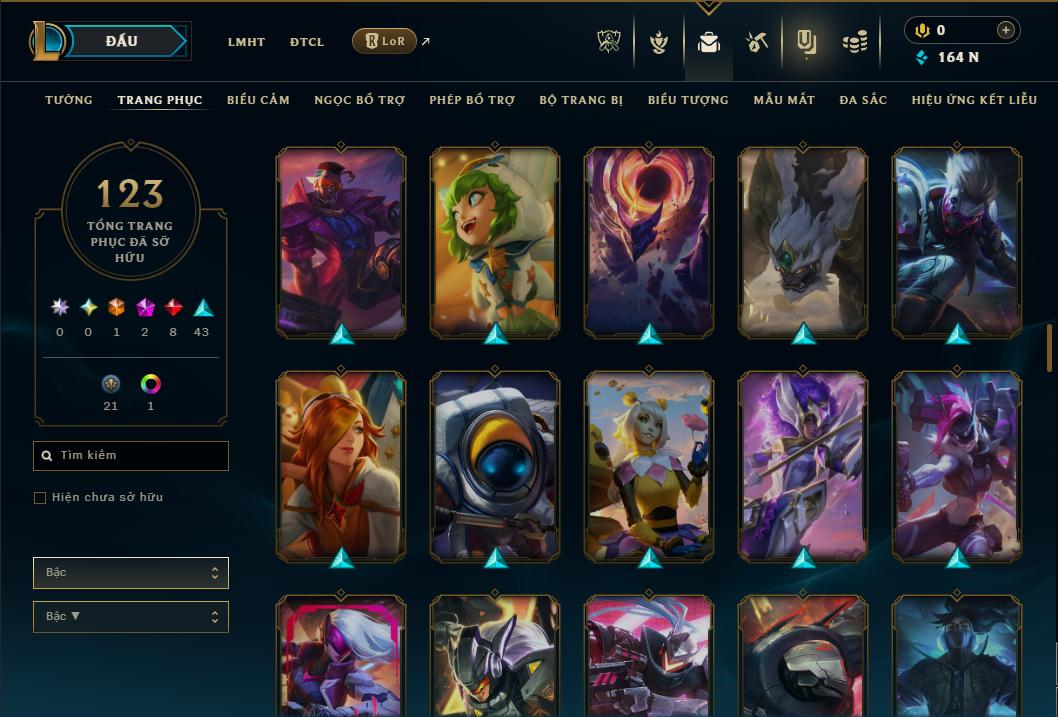This screenshot has width=1058, height=717.
Task: Select the ĐA SẮC tab
Action: pos(863,100)
